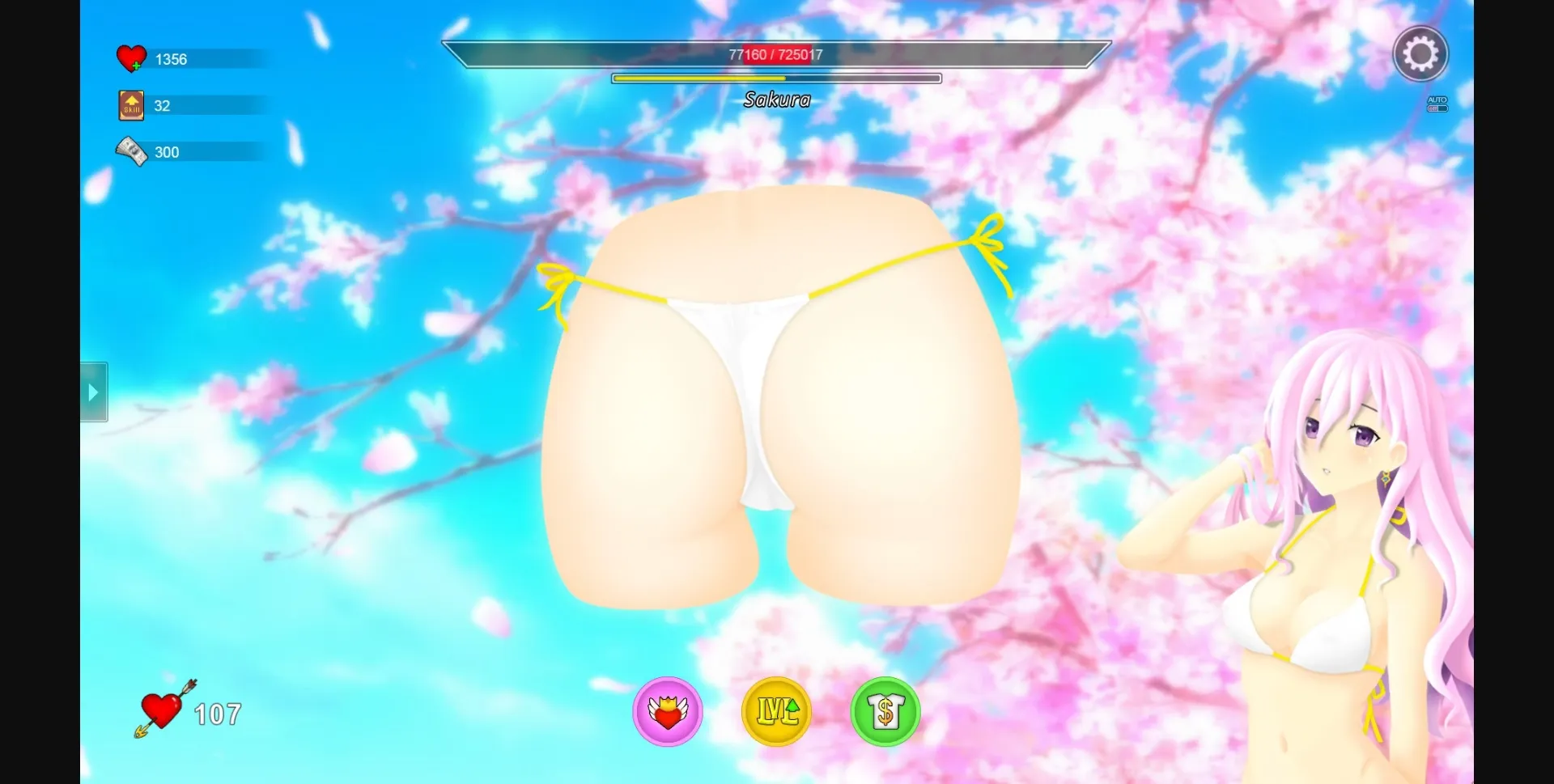The image size is (1554, 784).
Task: Click the yellow level progress bar
Action: (x=775, y=78)
